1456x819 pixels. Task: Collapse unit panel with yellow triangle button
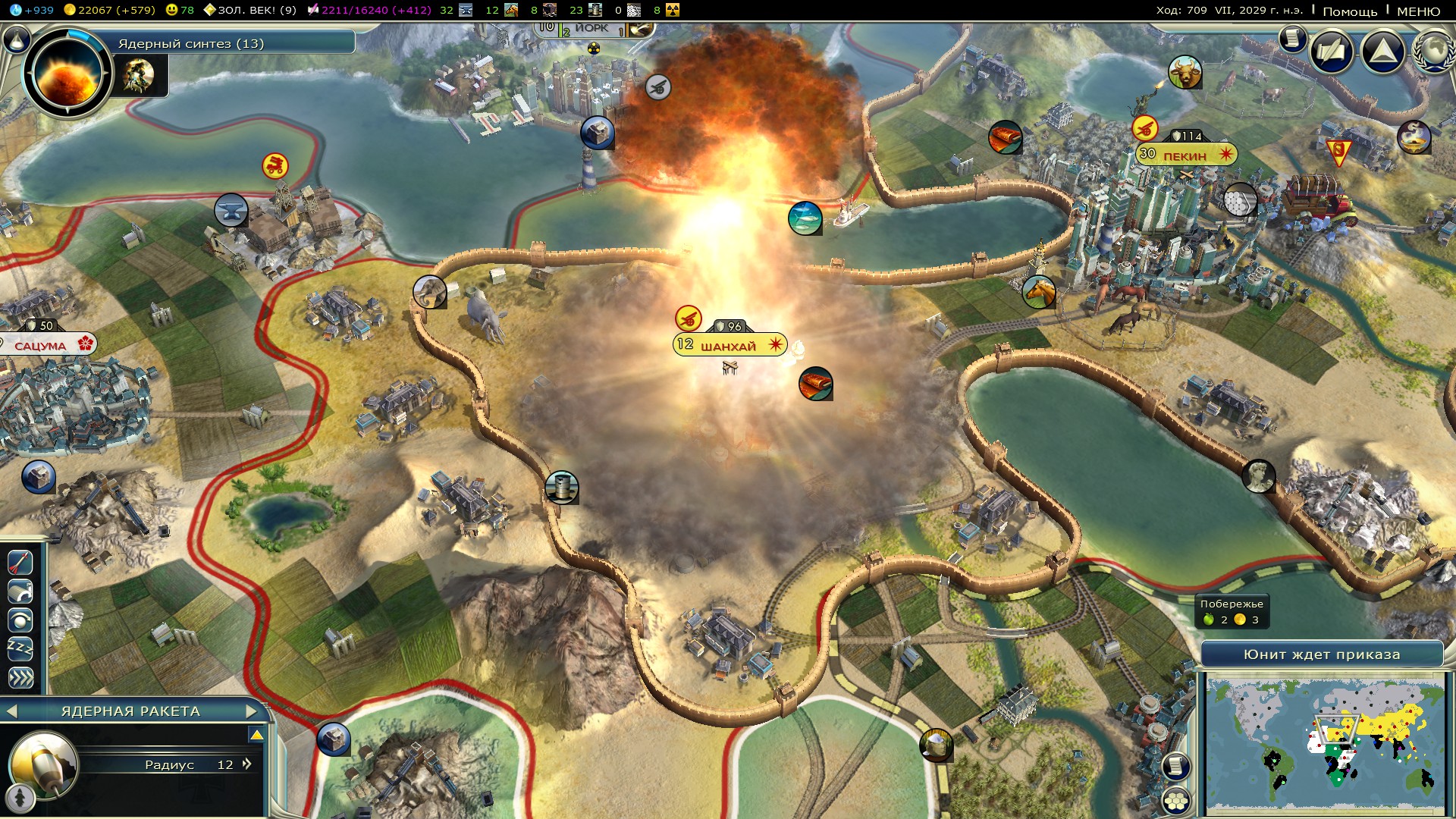[256, 735]
